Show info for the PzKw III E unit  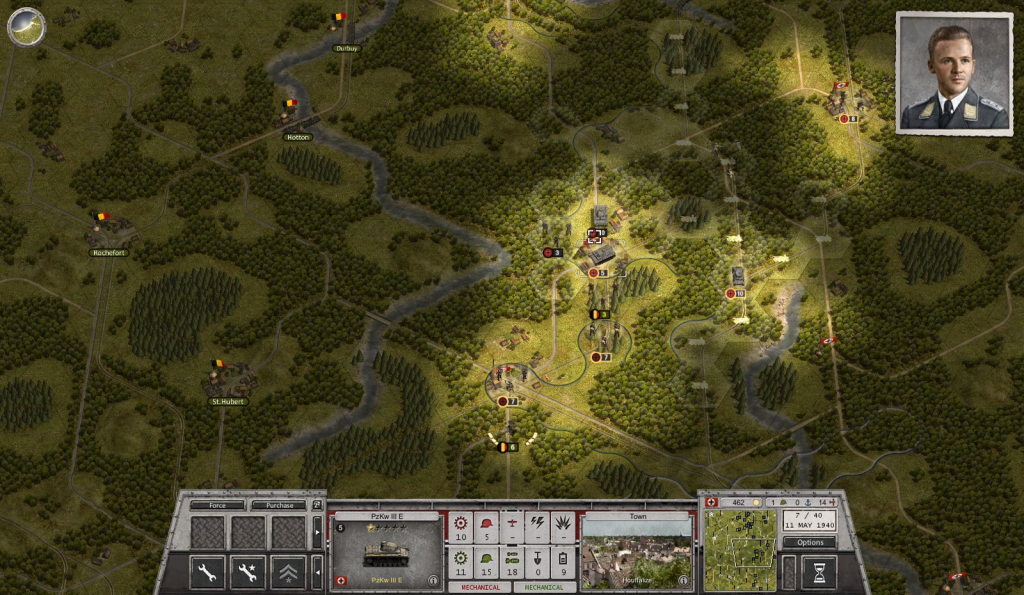click(433, 579)
